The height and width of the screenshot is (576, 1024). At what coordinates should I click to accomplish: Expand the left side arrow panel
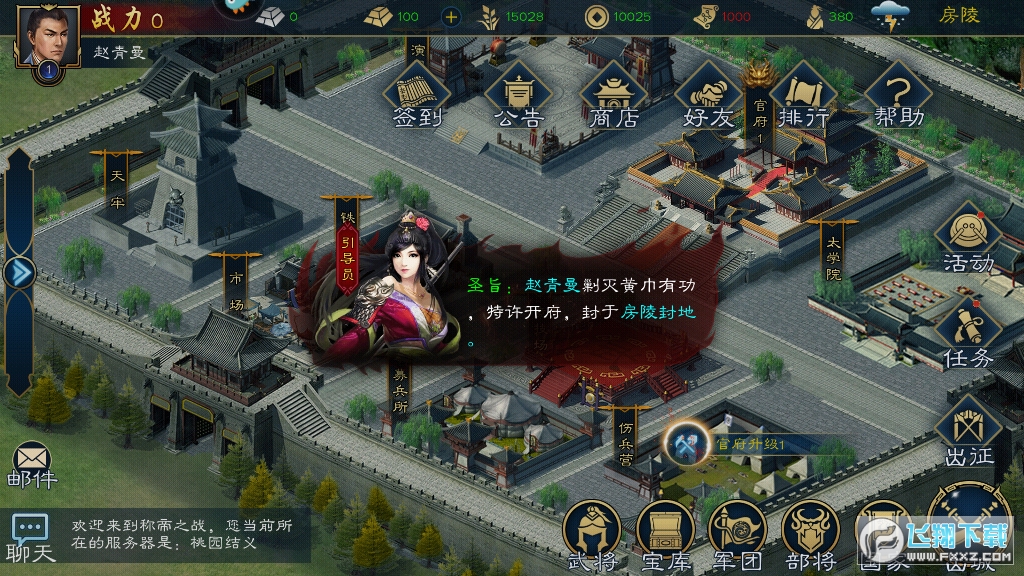pyautogui.click(x=20, y=271)
